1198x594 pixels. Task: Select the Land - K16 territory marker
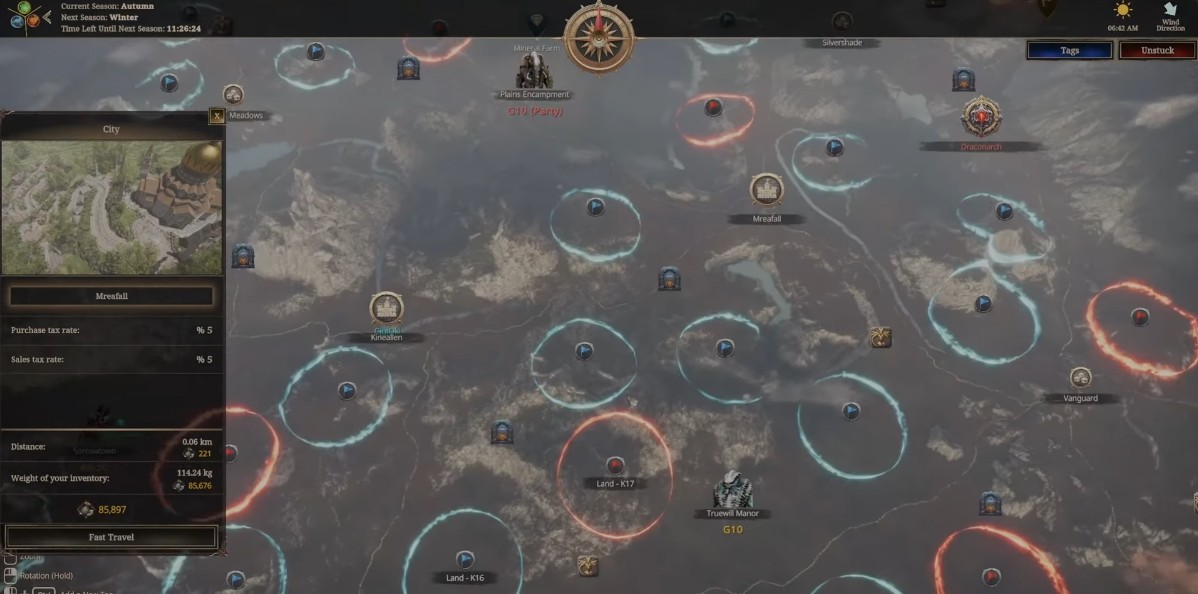point(464,559)
